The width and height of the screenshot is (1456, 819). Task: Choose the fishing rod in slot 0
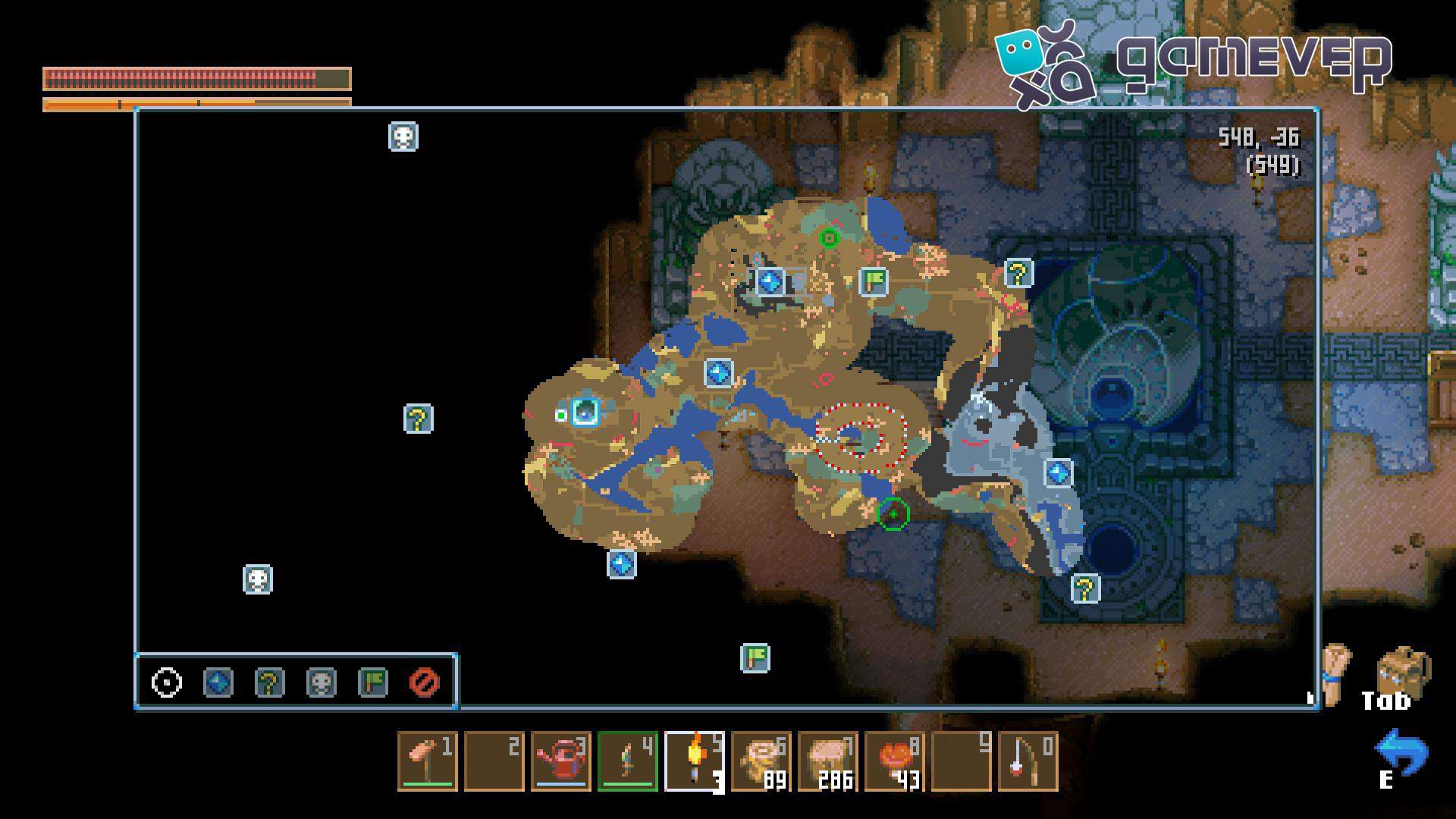pos(1028,761)
